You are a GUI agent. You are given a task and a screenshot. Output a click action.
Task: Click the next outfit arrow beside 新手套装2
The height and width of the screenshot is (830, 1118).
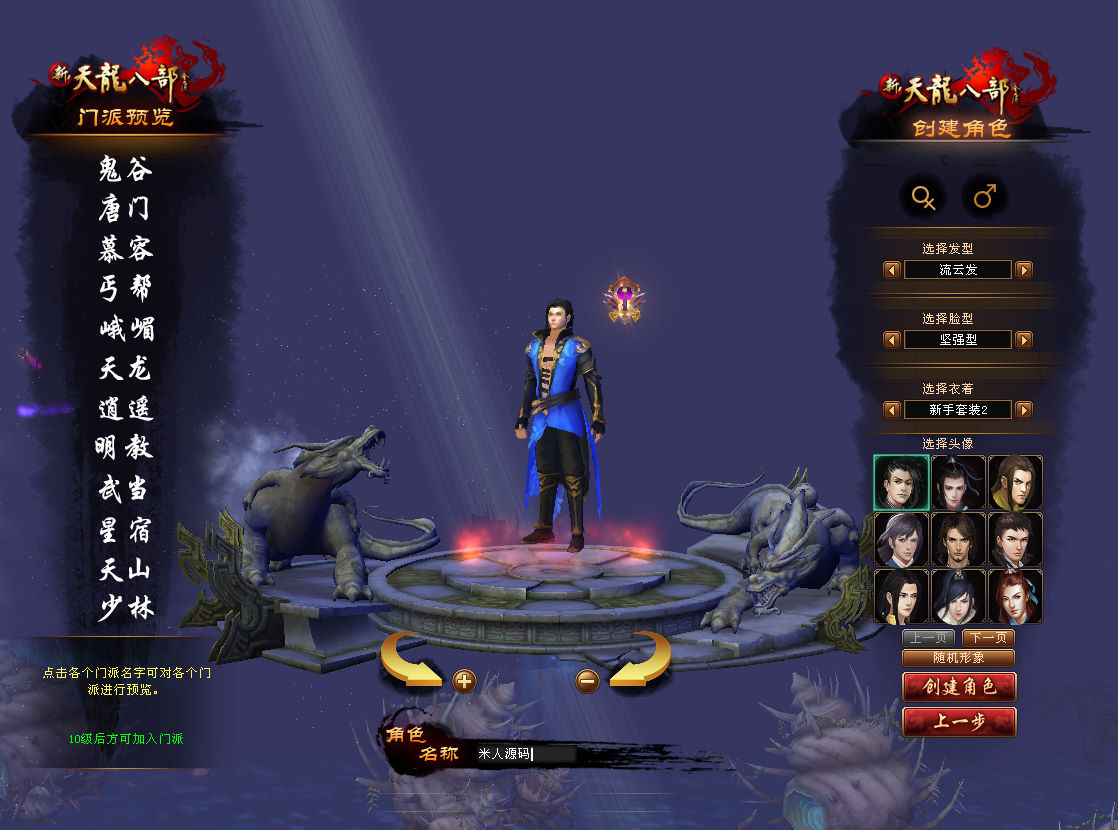pyautogui.click(x=1024, y=410)
